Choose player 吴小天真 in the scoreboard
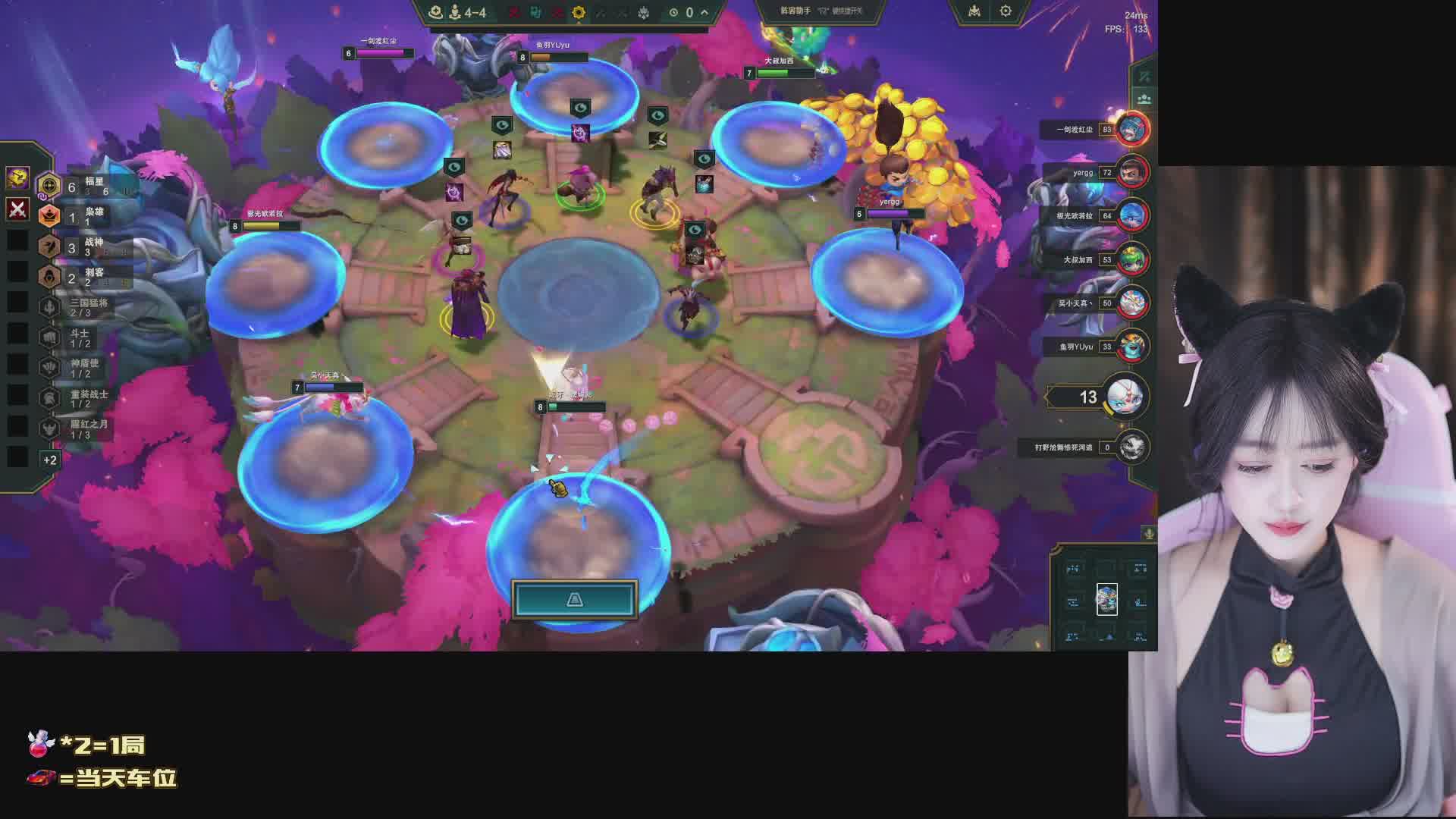1456x819 pixels. 1133,303
